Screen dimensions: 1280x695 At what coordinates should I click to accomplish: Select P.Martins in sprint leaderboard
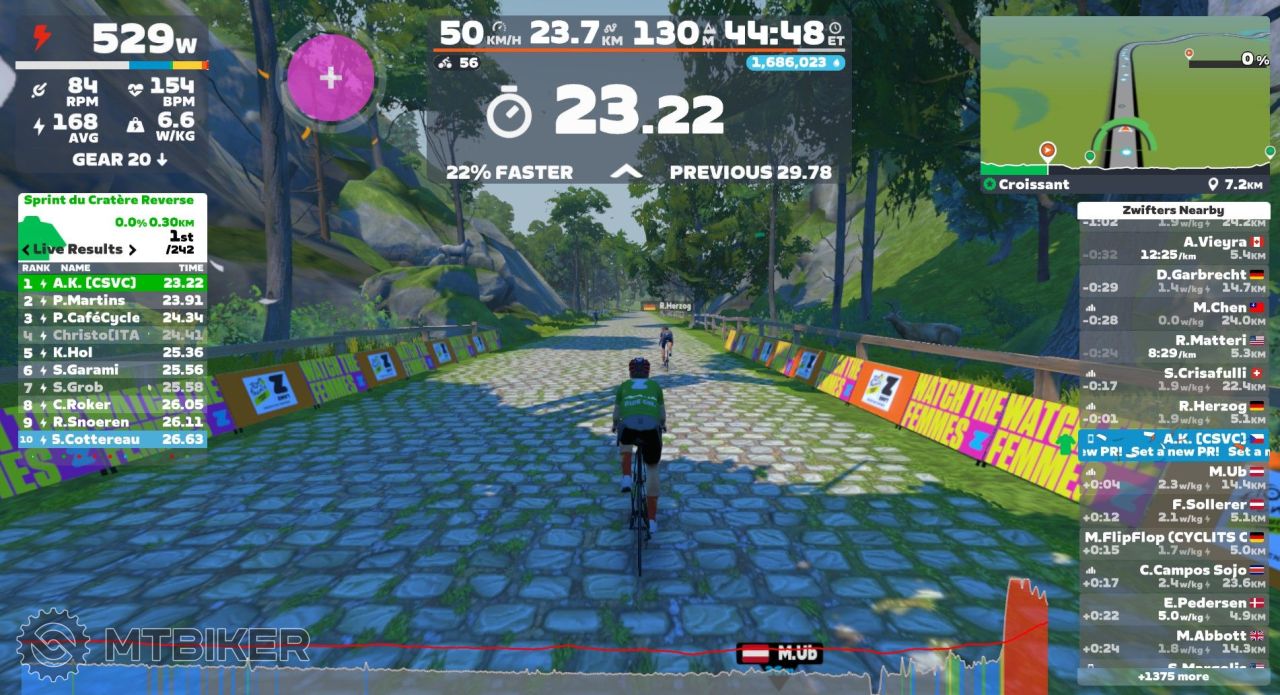tap(112, 300)
